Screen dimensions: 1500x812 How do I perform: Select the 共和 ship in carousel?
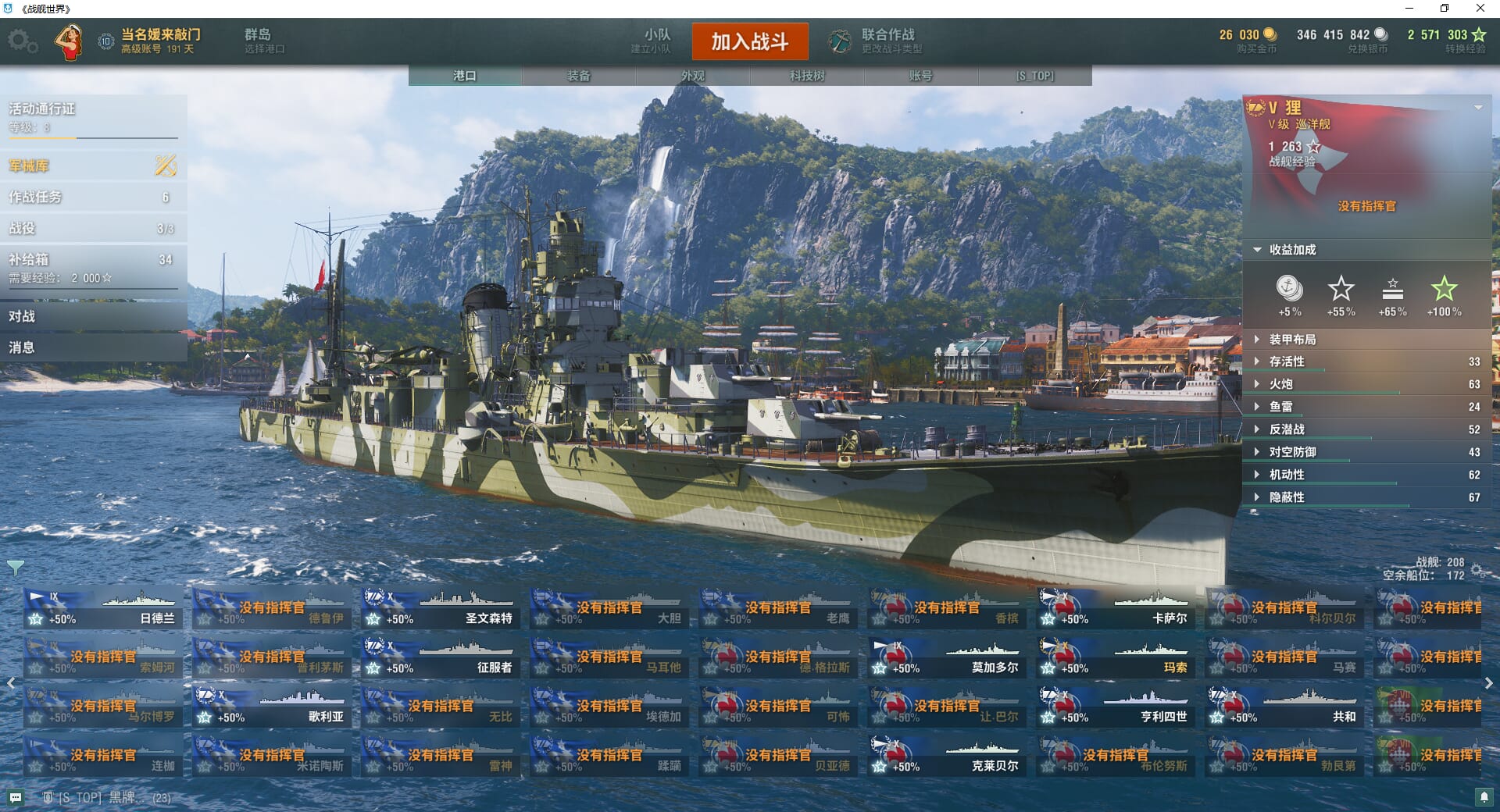1284,707
